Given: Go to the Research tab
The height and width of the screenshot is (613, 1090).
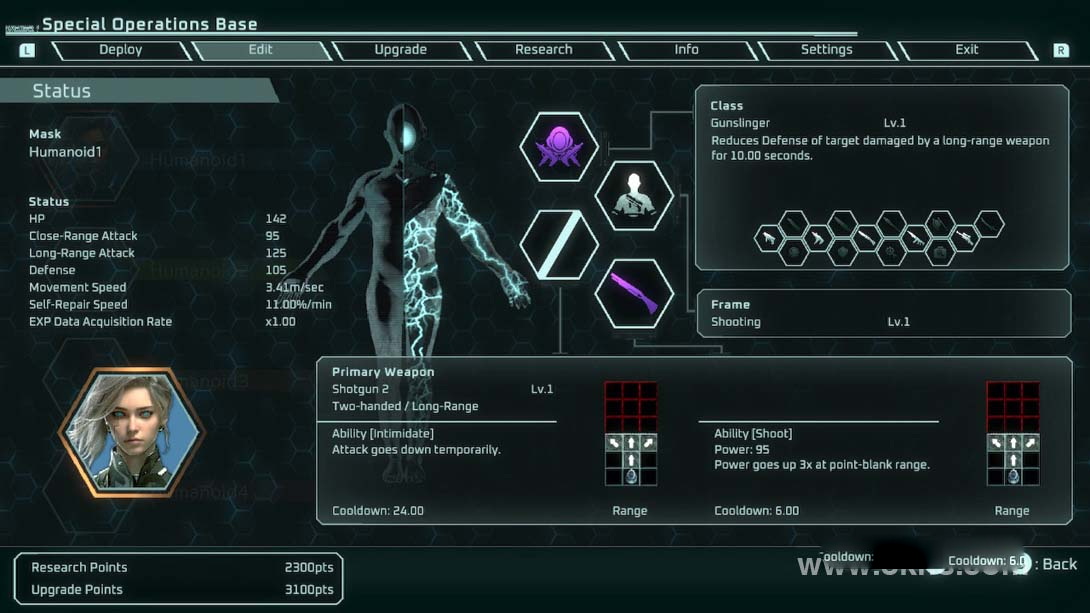Looking at the screenshot, I should (543, 50).
